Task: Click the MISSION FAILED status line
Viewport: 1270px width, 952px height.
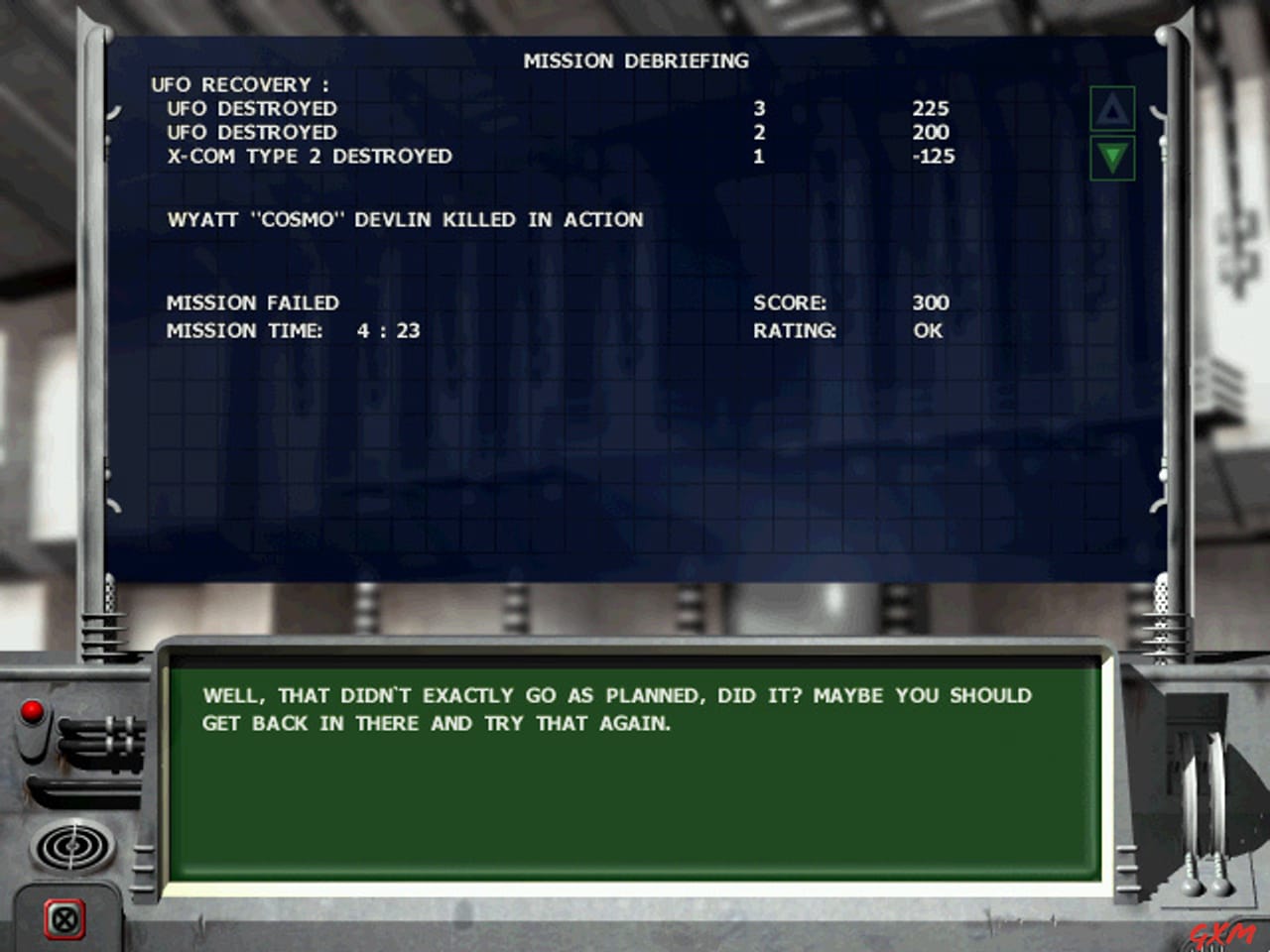Action: (x=254, y=302)
